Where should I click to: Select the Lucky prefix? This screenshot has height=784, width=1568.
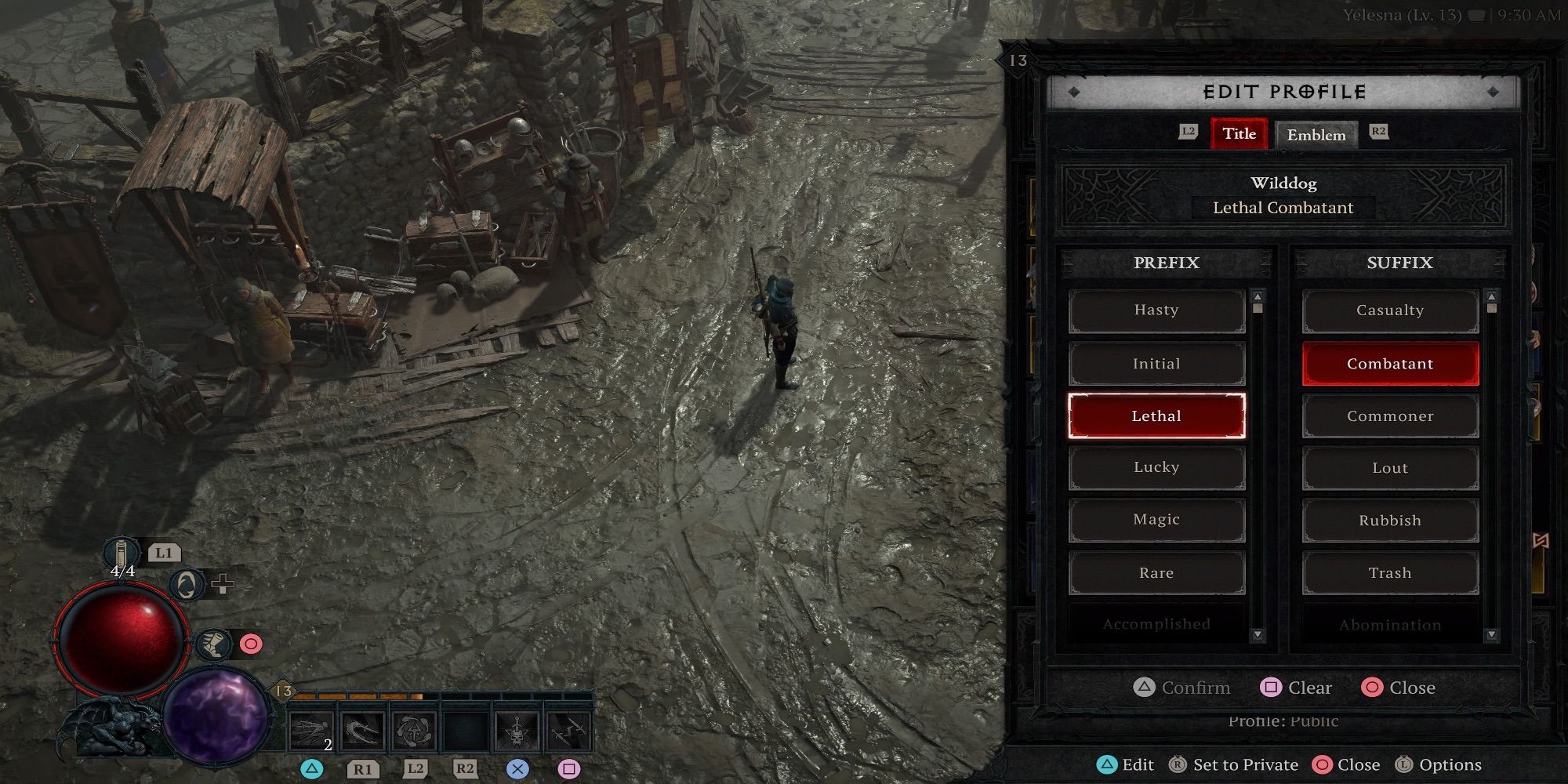[x=1157, y=467]
